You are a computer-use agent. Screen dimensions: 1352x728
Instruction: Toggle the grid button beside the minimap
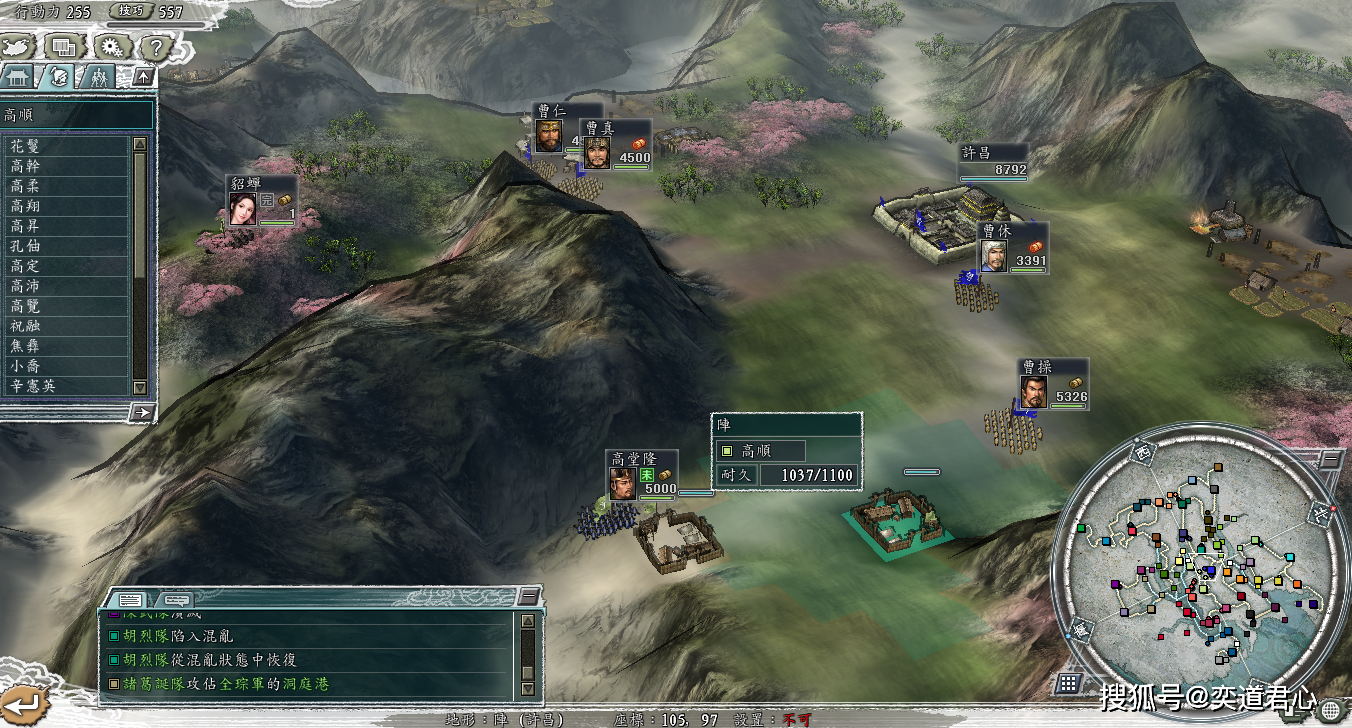(1069, 683)
